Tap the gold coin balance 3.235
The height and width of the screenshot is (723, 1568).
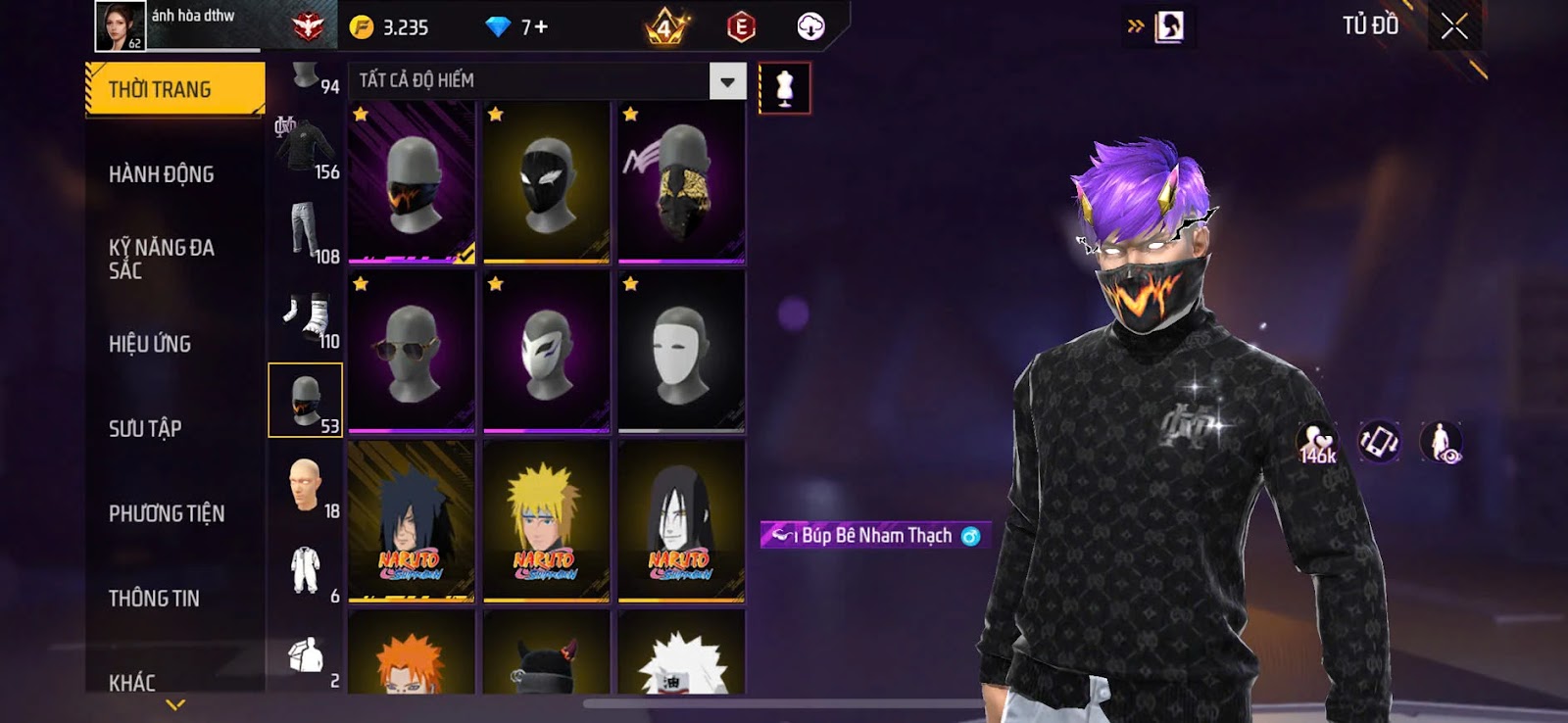coord(392,27)
